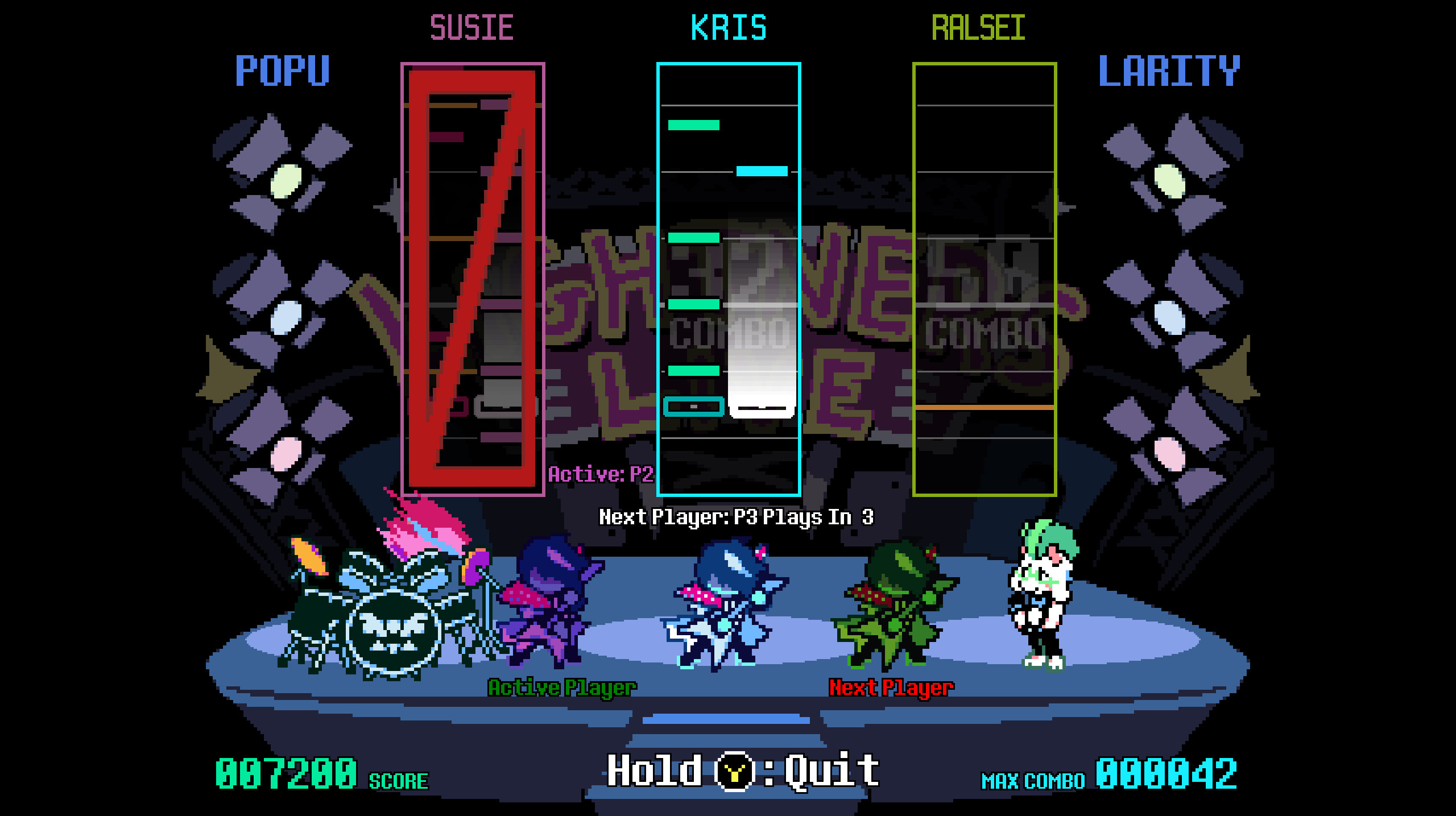The width and height of the screenshot is (1456, 816).
Task: Select the Susie lane header
Action: point(471,26)
